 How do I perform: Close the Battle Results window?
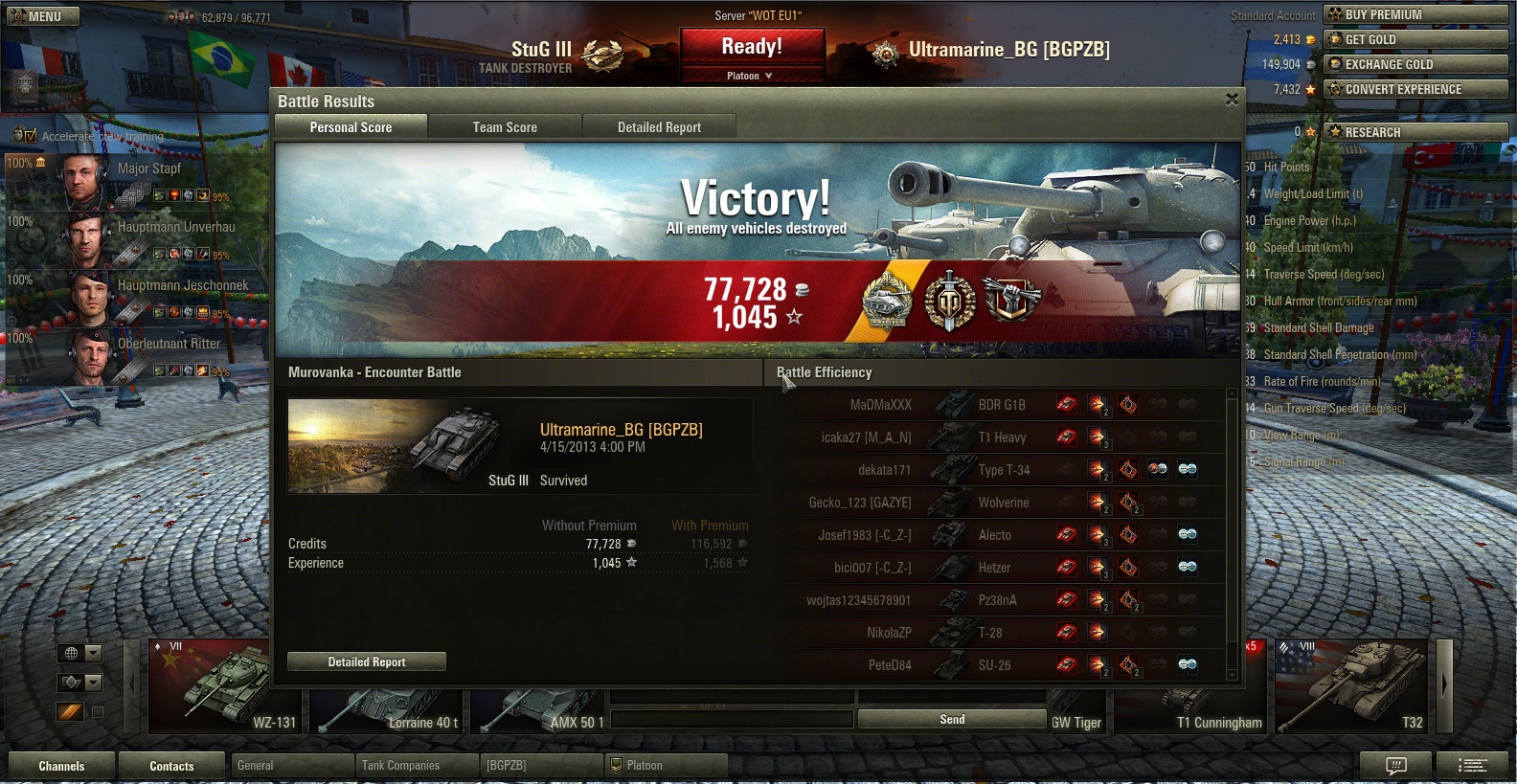(1232, 100)
